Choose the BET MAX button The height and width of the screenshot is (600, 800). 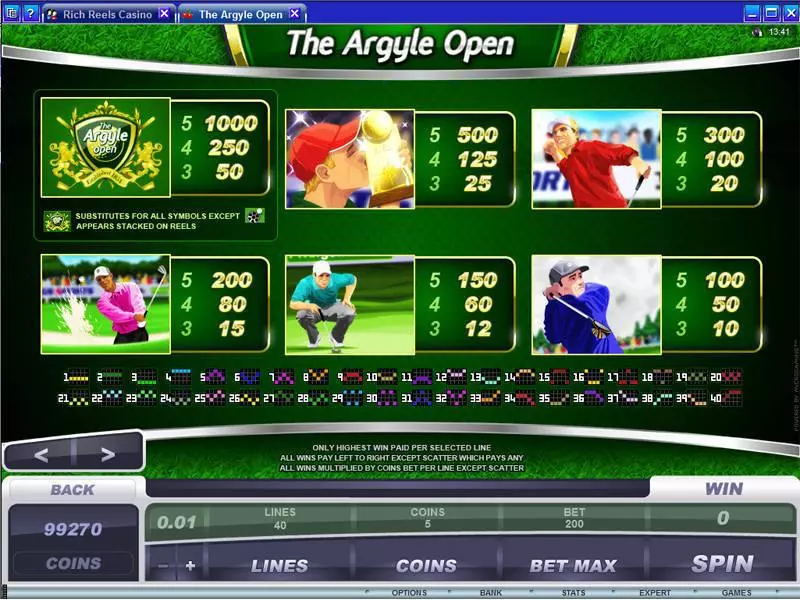click(x=572, y=566)
